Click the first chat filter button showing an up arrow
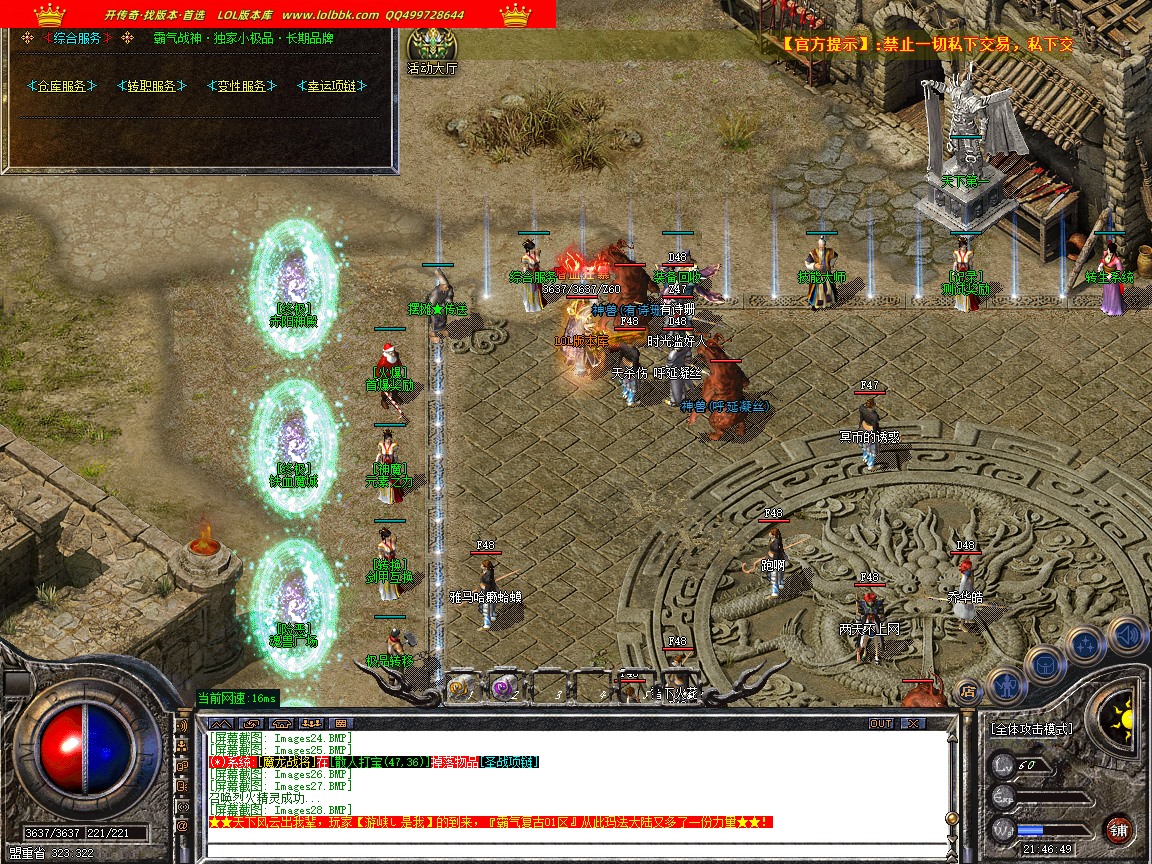The height and width of the screenshot is (864, 1152). pos(221,723)
